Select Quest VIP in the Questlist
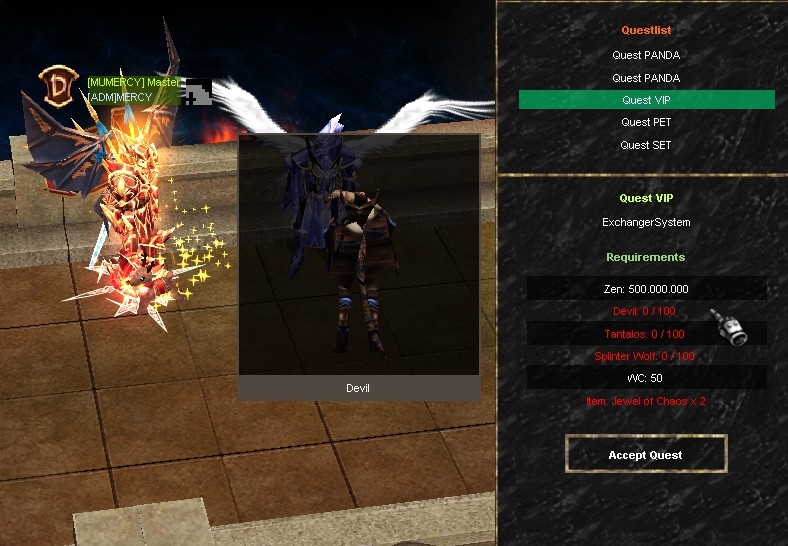 coord(646,100)
